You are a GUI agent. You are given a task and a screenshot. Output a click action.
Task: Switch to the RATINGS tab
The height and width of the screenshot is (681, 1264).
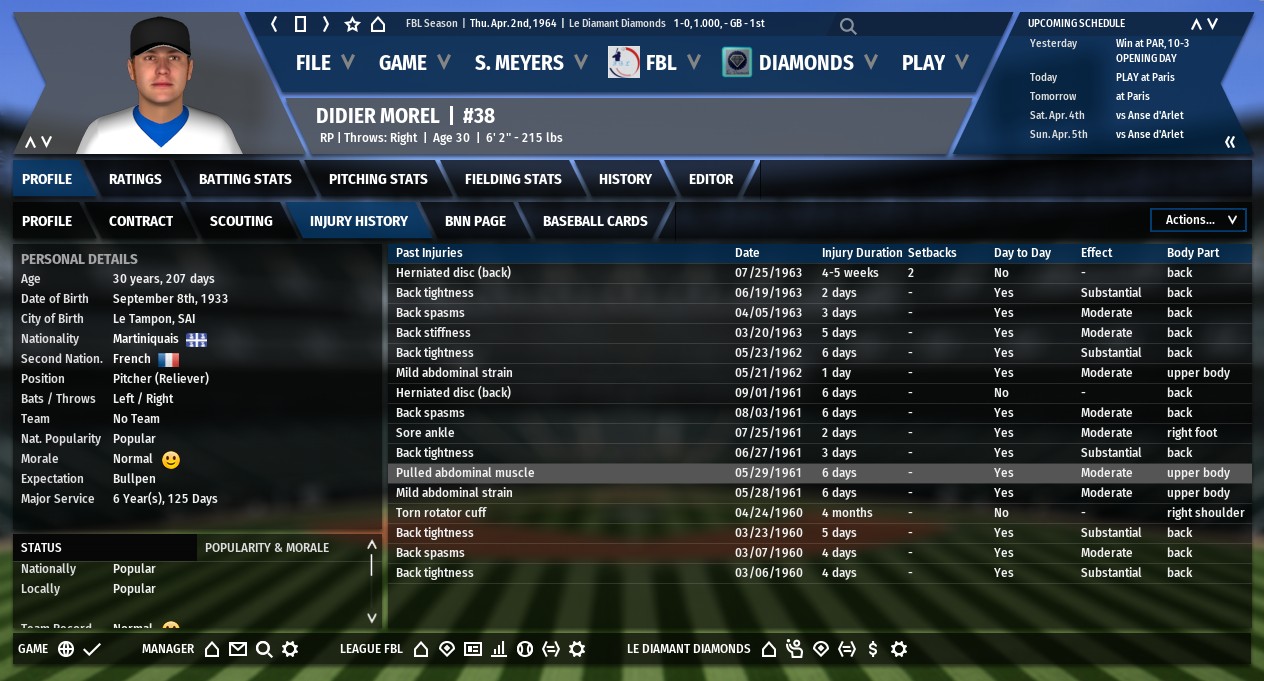[x=135, y=179]
